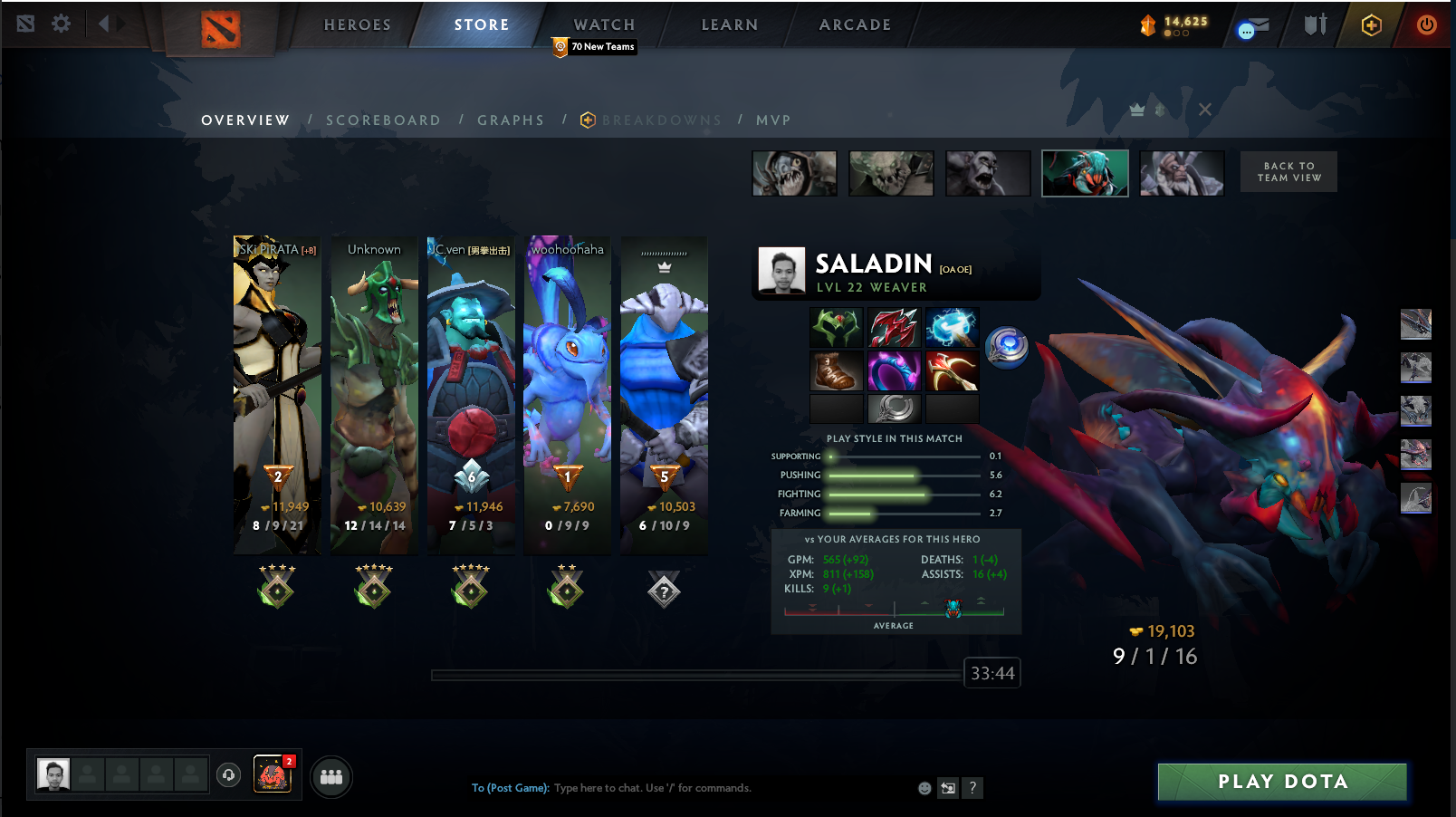Close the post-game panel with the X
This screenshot has height=817, width=1456.
click(1204, 110)
